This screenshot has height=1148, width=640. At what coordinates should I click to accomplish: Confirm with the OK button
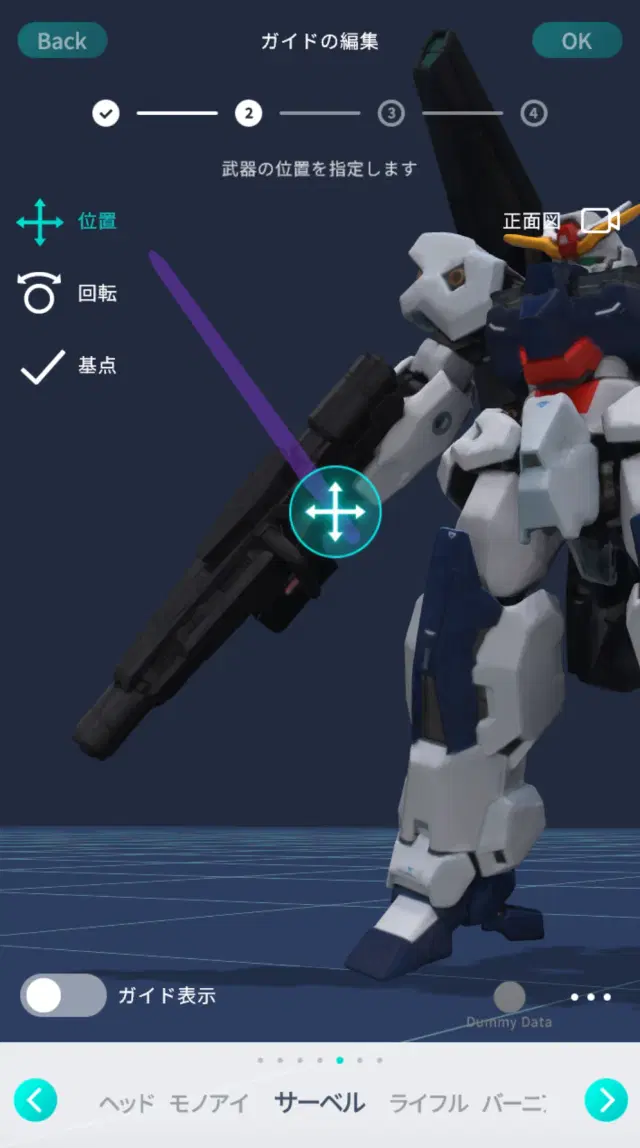(576, 41)
